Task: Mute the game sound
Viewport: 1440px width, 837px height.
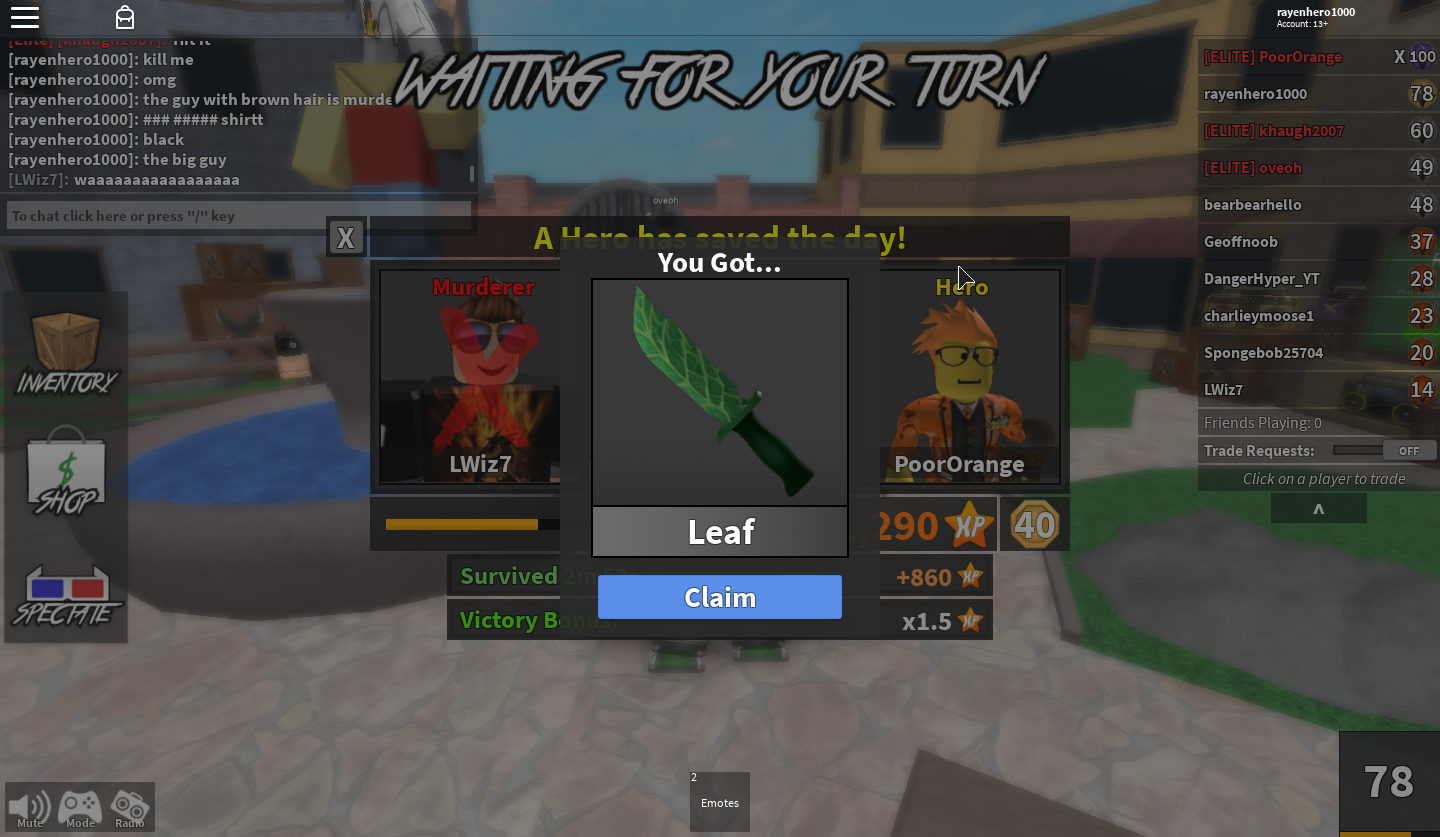Action: 30,808
